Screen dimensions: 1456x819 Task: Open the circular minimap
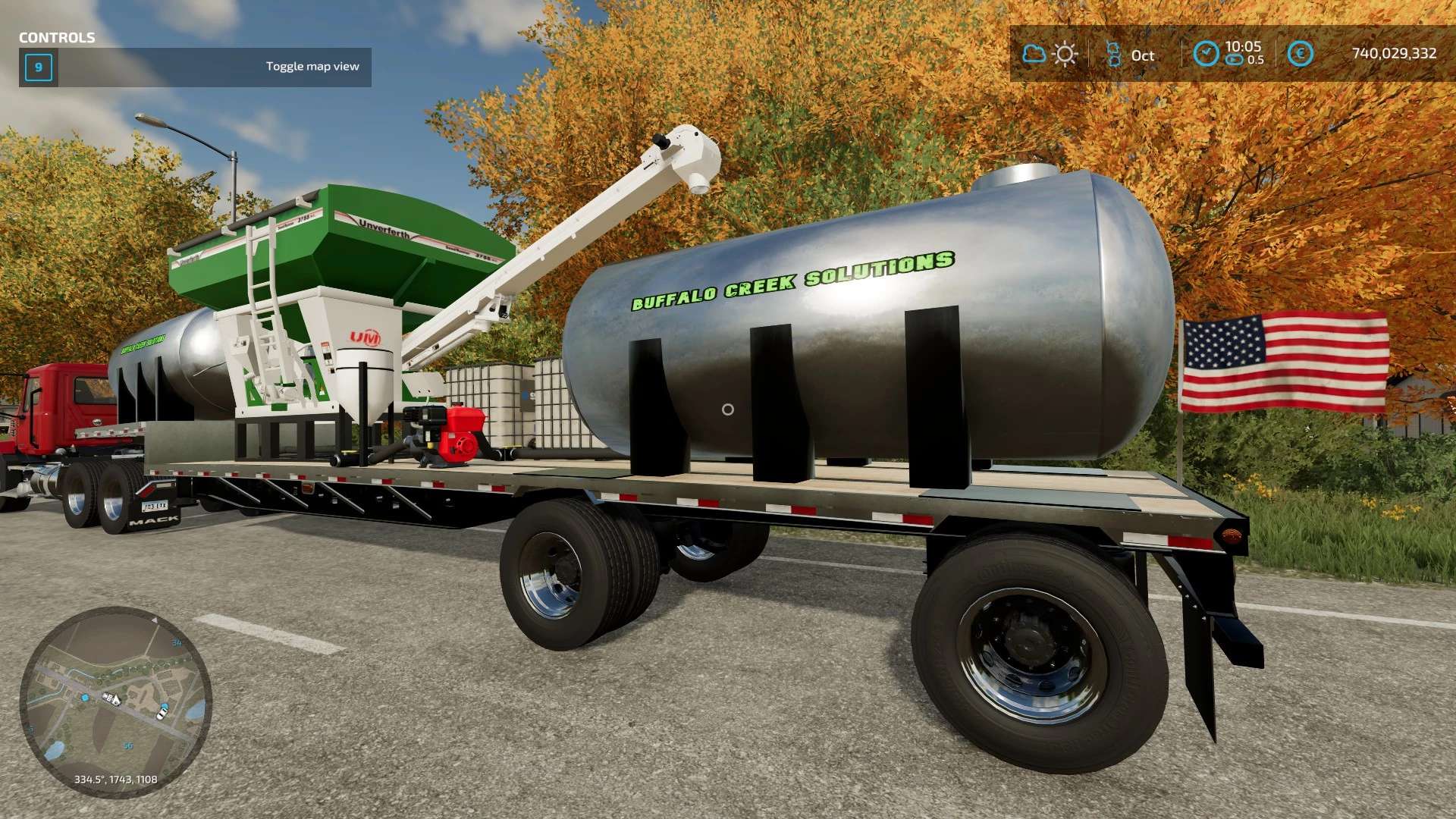115,702
